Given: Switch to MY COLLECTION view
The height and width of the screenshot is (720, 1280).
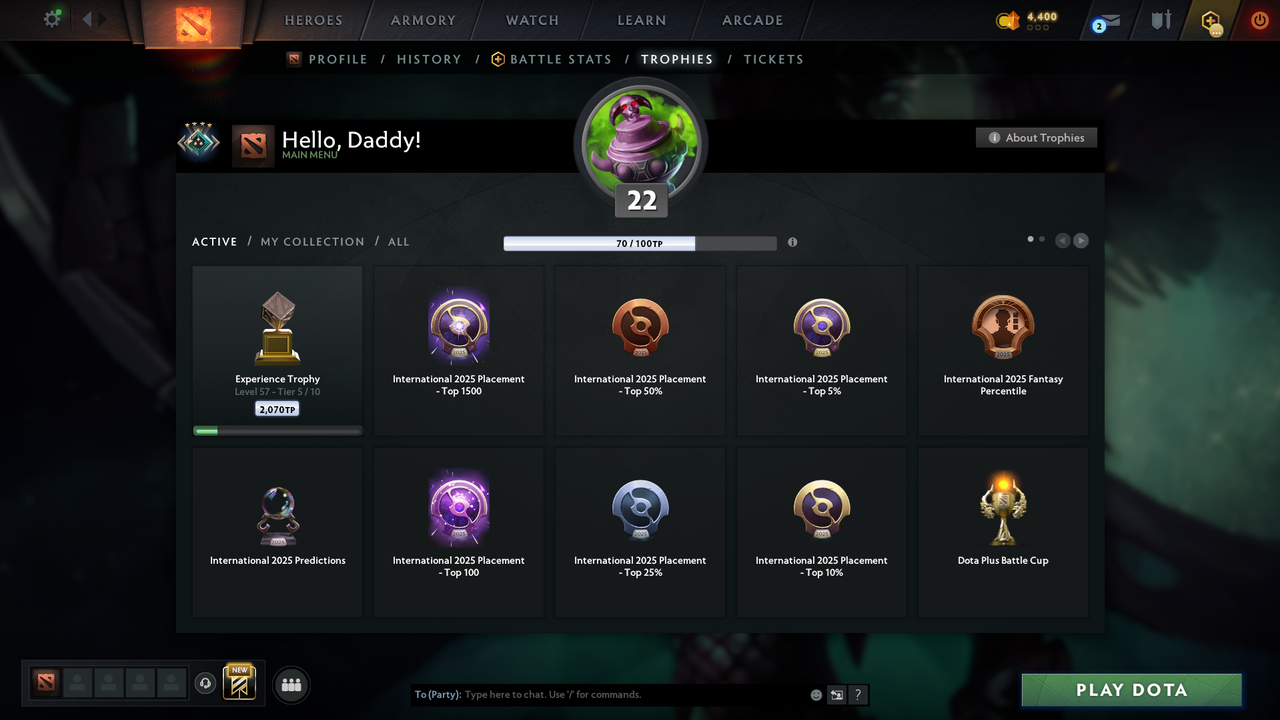Looking at the screenshot, I should (x=312, y=241).
